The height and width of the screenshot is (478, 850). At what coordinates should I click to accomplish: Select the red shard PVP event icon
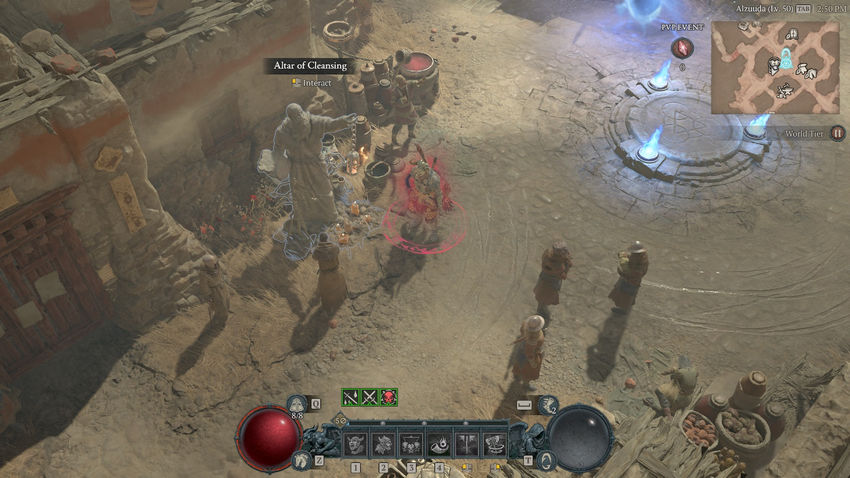coord(683,47)
